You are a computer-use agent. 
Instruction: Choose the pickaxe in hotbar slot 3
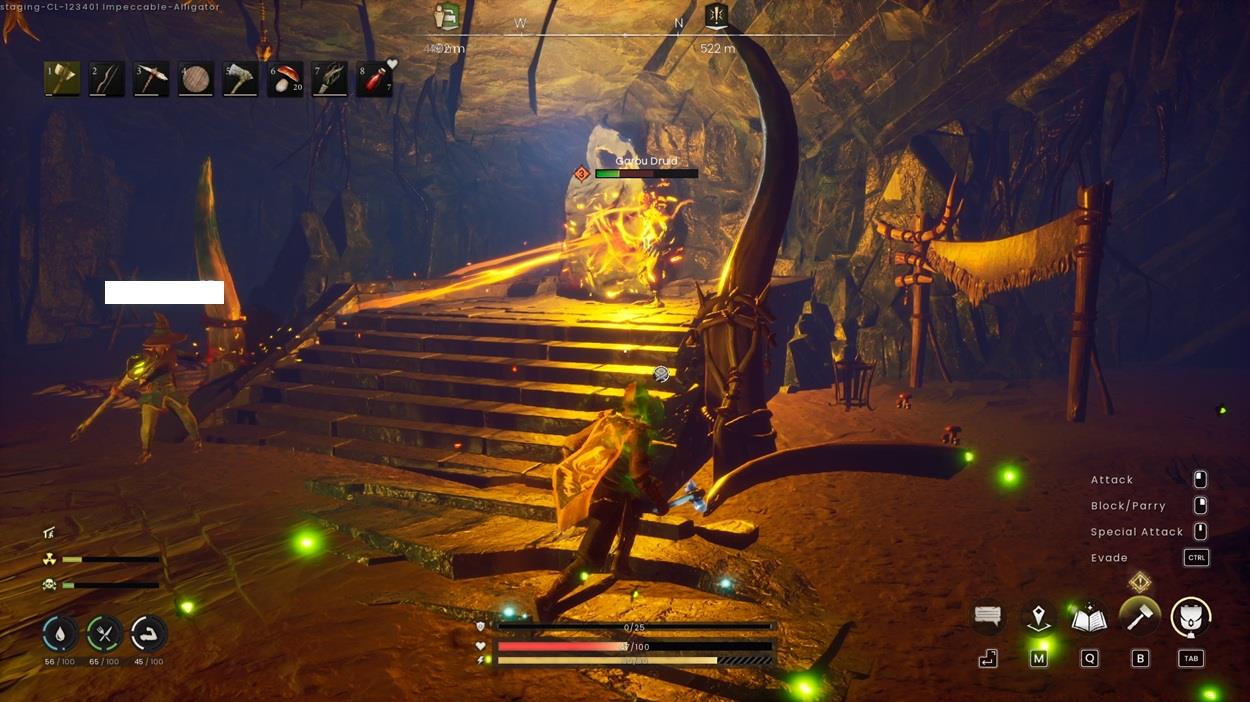151,79
